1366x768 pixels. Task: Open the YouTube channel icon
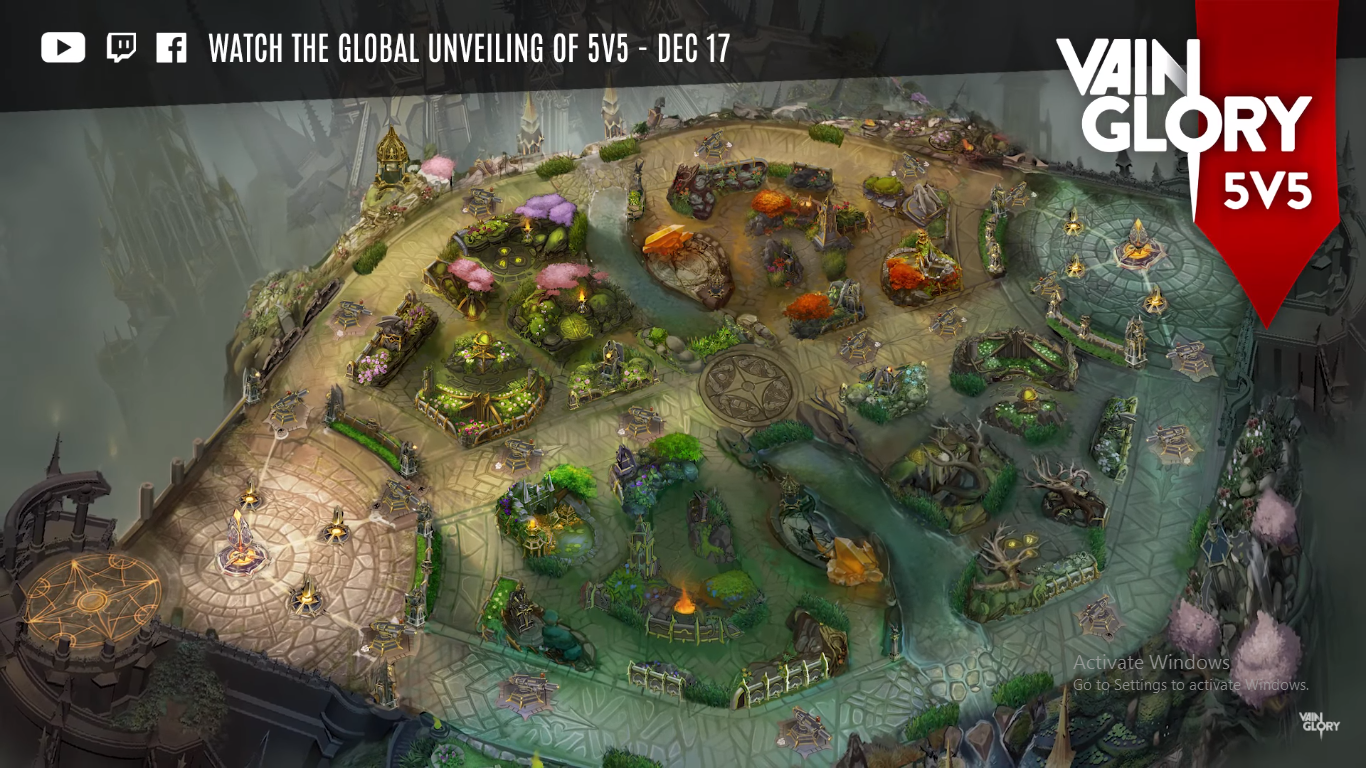coord(63,48)
